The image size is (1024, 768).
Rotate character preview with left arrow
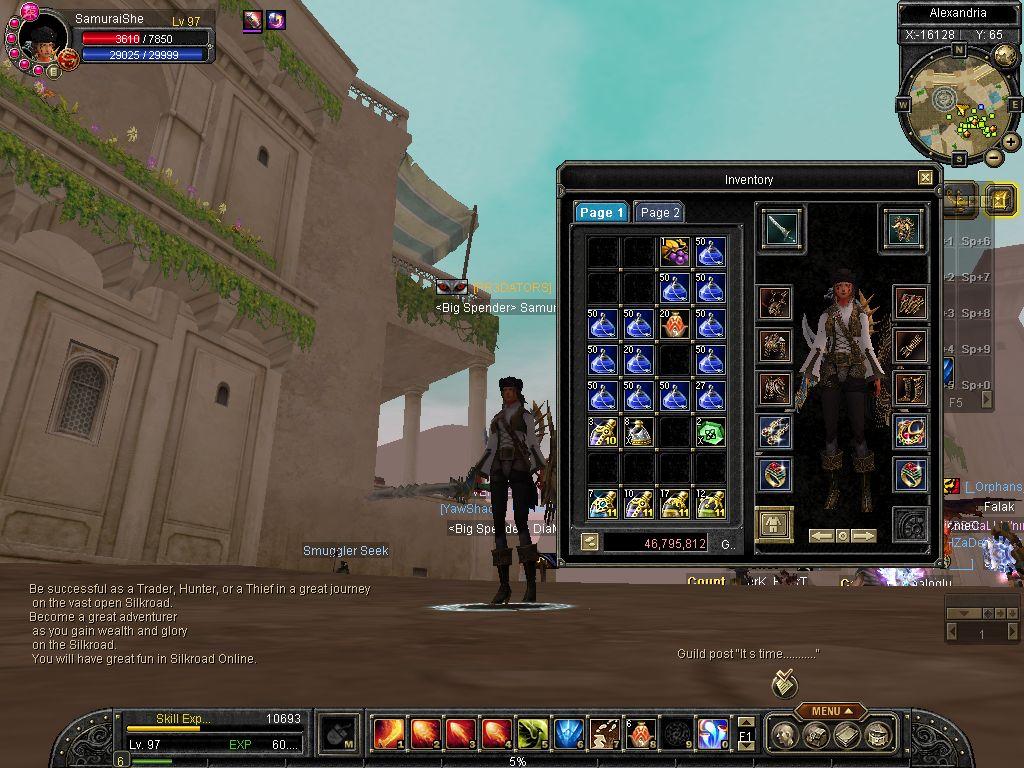point(822,536)
